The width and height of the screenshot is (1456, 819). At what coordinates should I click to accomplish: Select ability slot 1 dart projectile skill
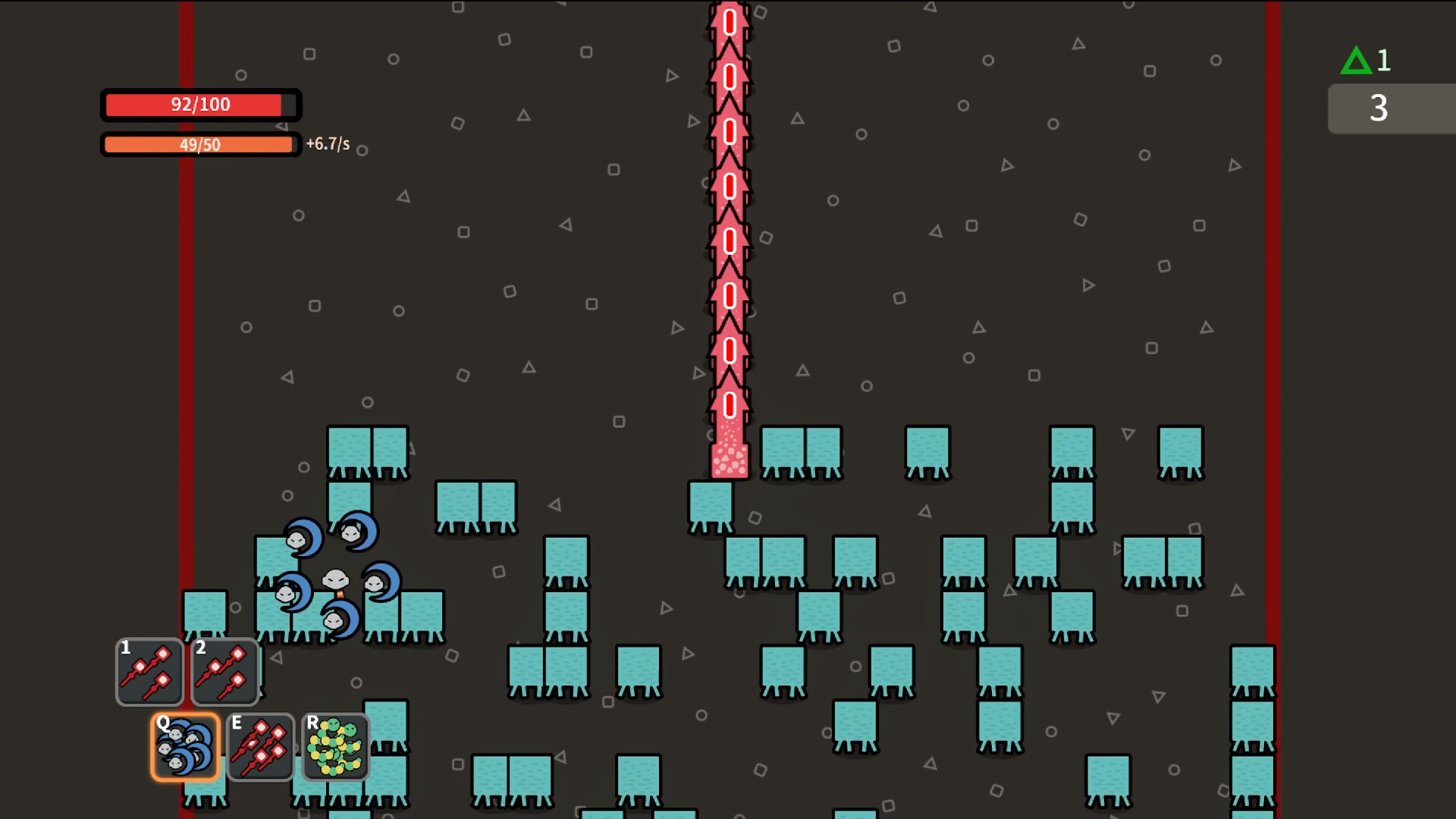pyautogui.click(x=149, y=673)
